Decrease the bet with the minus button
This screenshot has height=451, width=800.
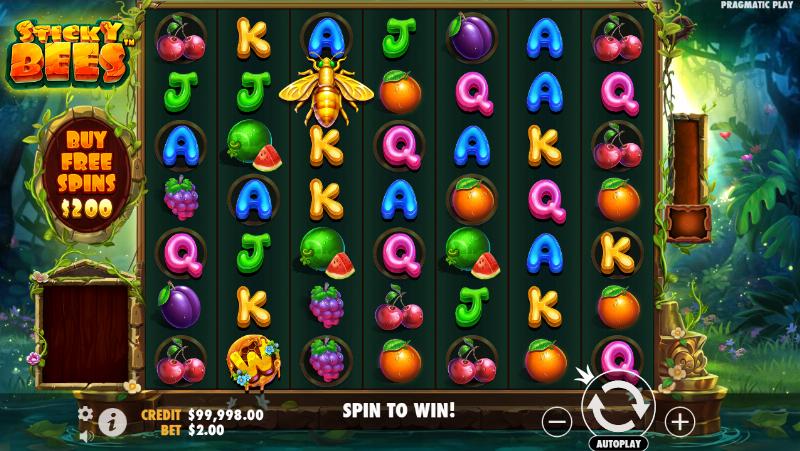[x=559, y=421]
